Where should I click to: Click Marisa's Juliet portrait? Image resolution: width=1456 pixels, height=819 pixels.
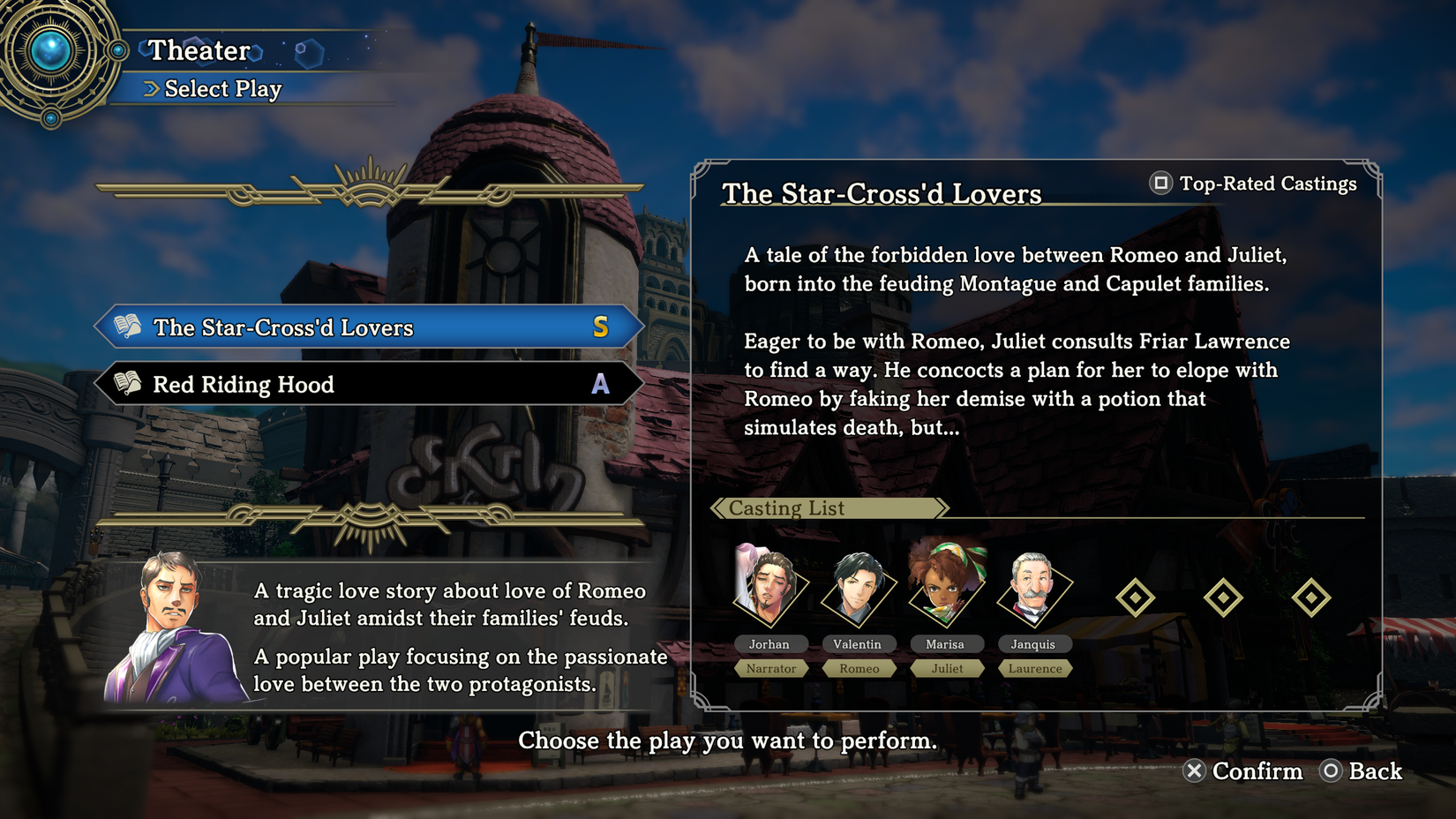click(946, 587)
